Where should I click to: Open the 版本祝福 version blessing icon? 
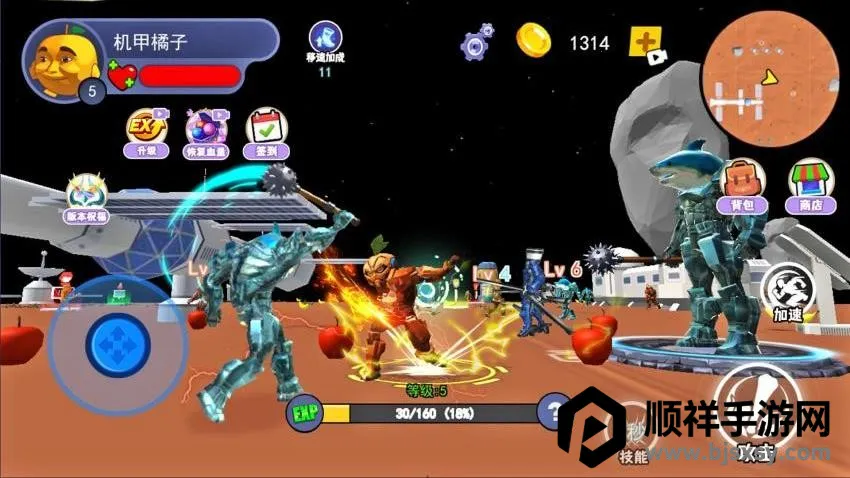click(x=87, y=197)
